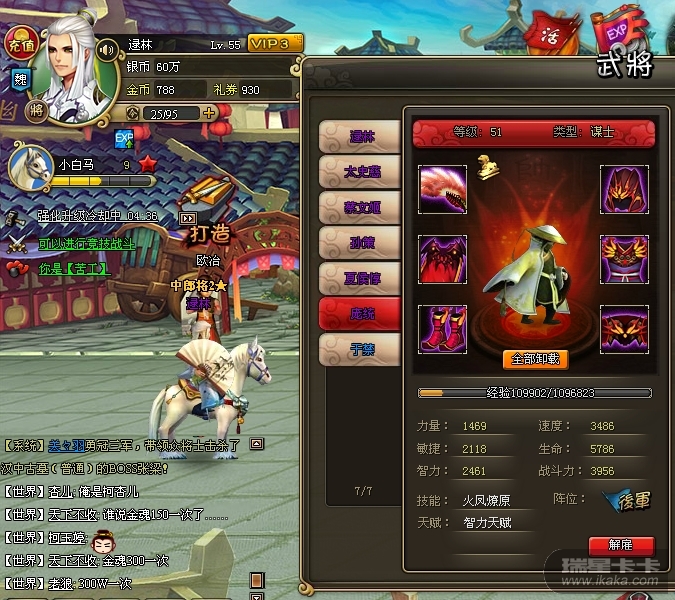Image resolution: width=675 pixels, height=600 pixels.
Task: Add stamina with the plus button
Action: 209,112
